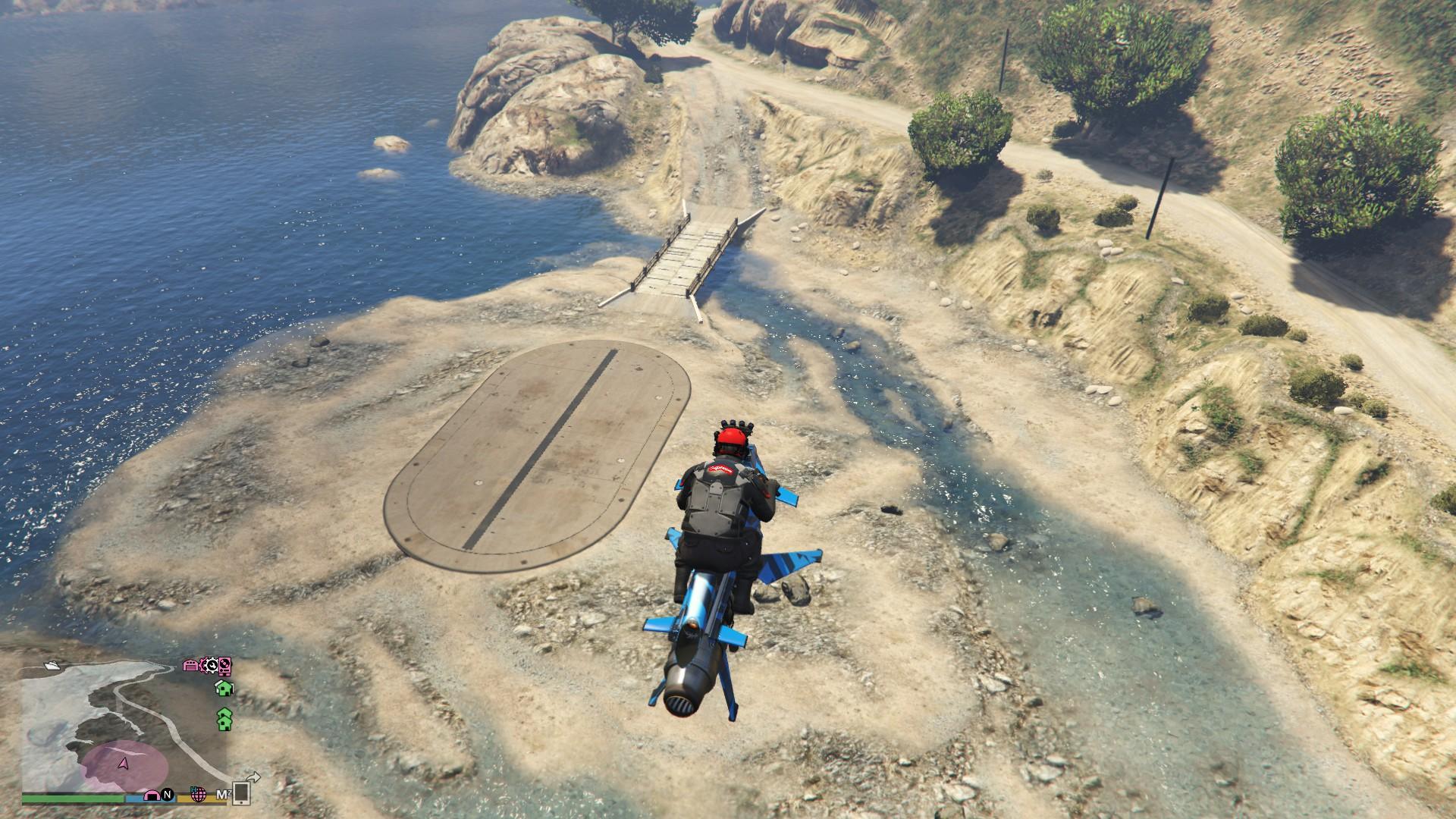Click the stacked green property blips
This screenshot has height=819, width=1456.
tap(225, 719)
